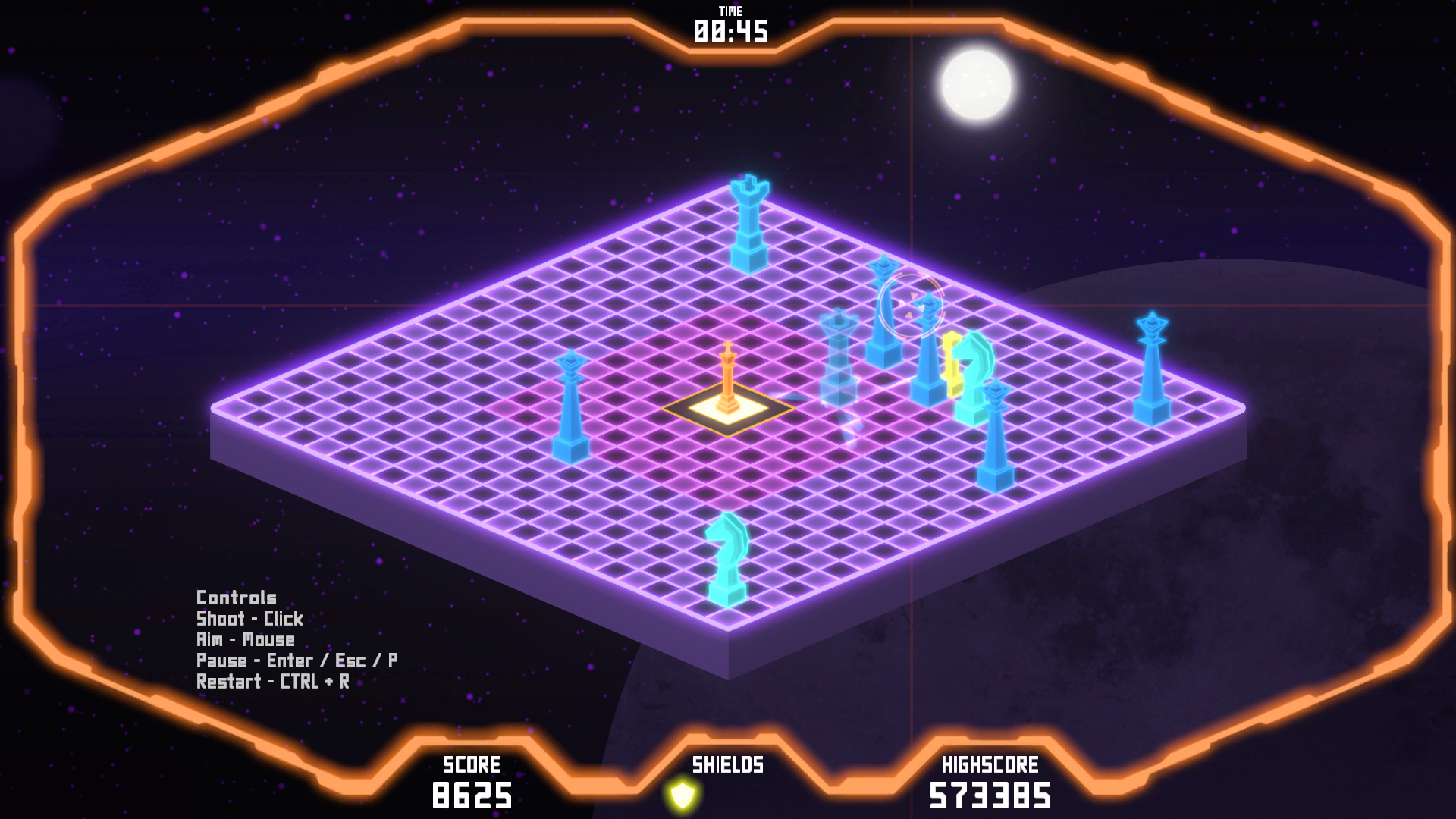Click the Pause - Enter / Esc / P line
The image size is (1456, 819).
coord(297,660)
